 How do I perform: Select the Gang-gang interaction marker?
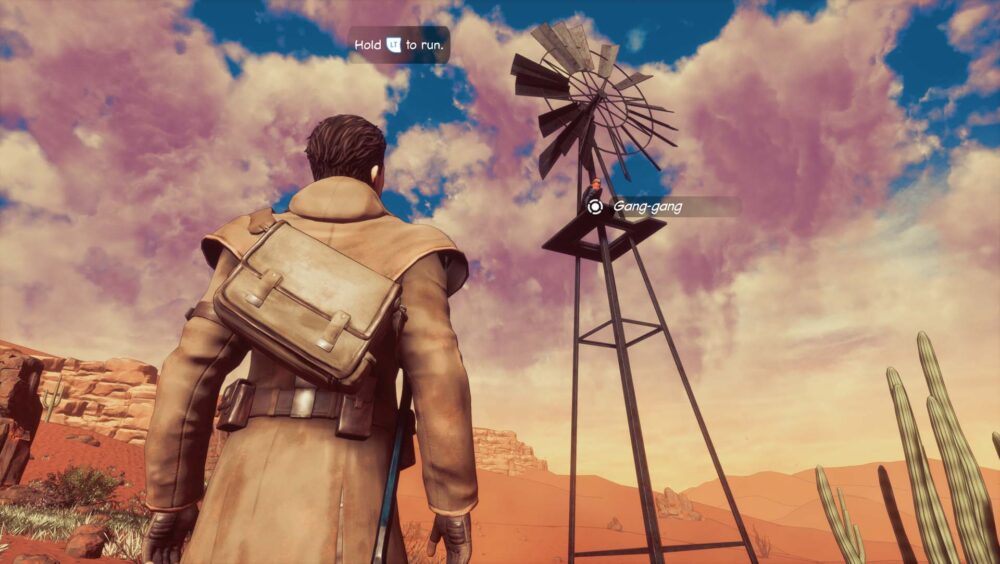[x=596, y=207]
